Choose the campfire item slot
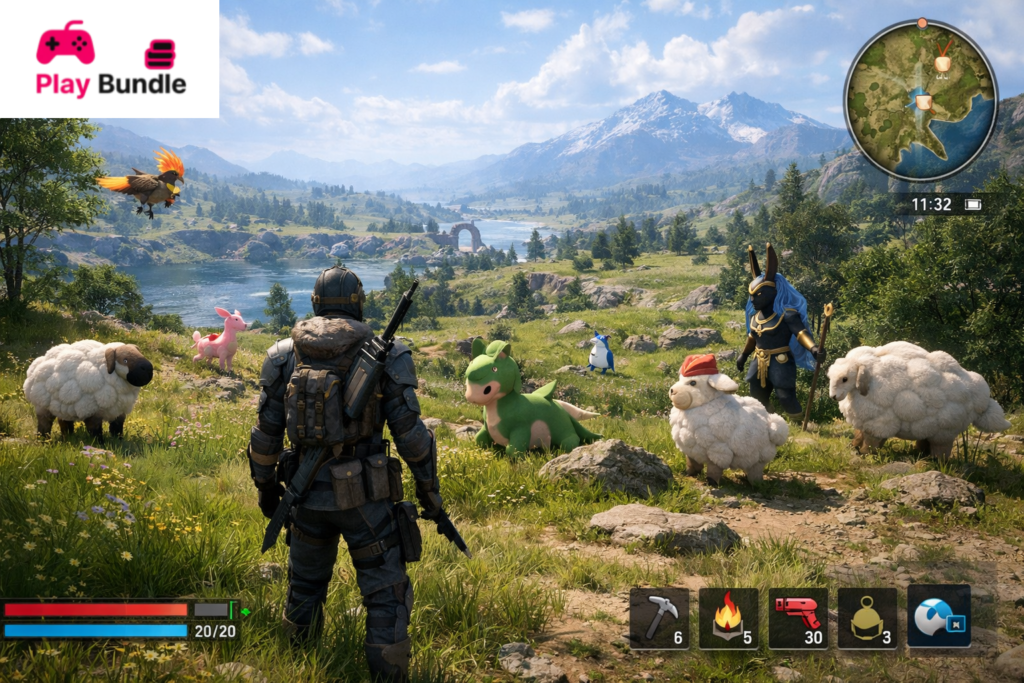This screenshot has width=1024, height=683. (x=728, y=617)
